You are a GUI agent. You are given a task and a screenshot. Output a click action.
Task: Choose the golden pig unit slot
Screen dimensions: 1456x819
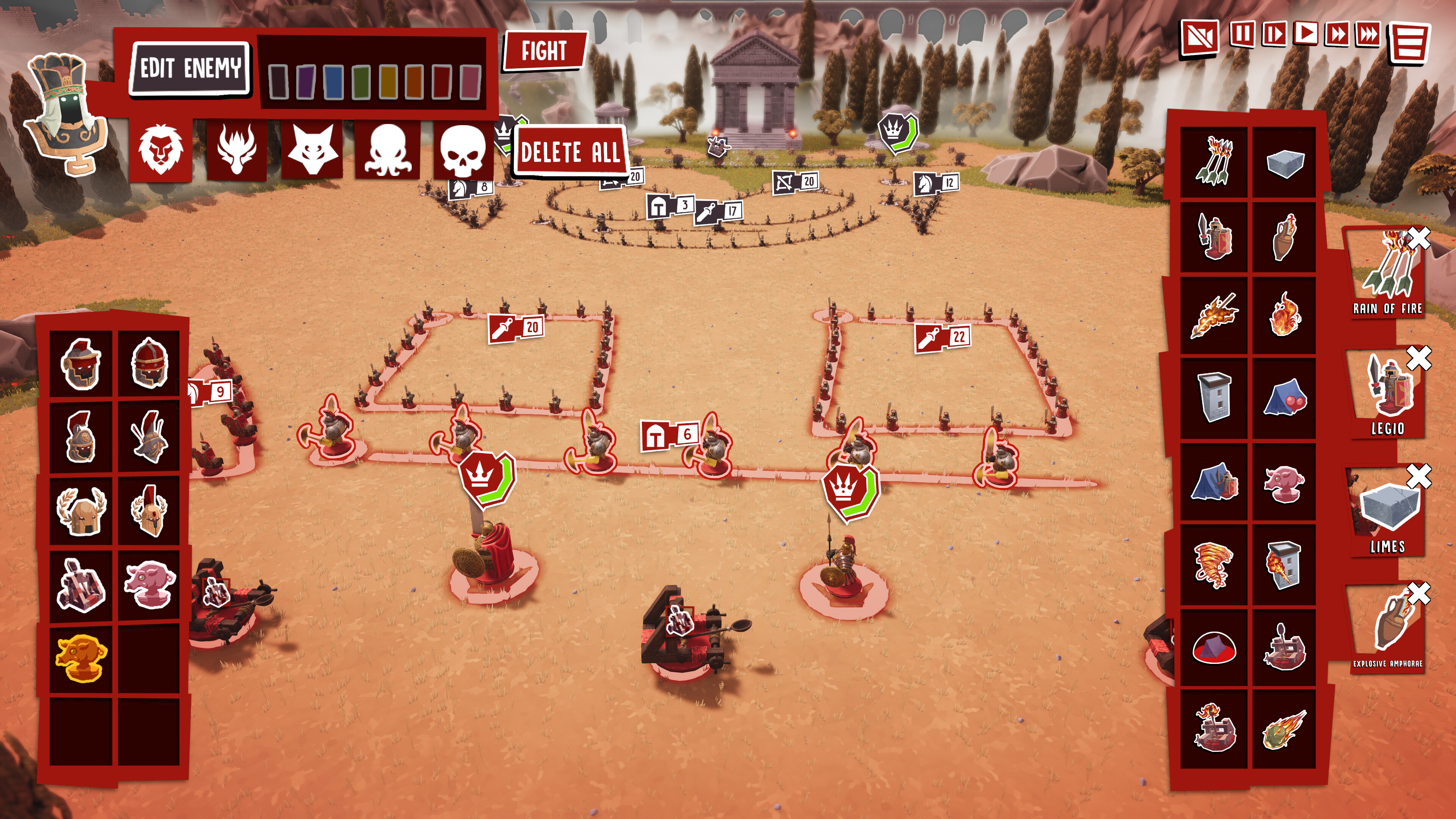tap(81, 659)
